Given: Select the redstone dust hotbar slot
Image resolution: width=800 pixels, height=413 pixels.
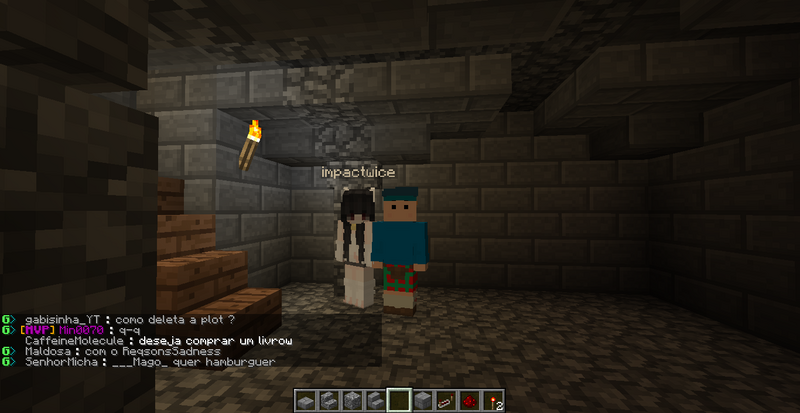Looking at the screenshot, I should tap(468, 401).
